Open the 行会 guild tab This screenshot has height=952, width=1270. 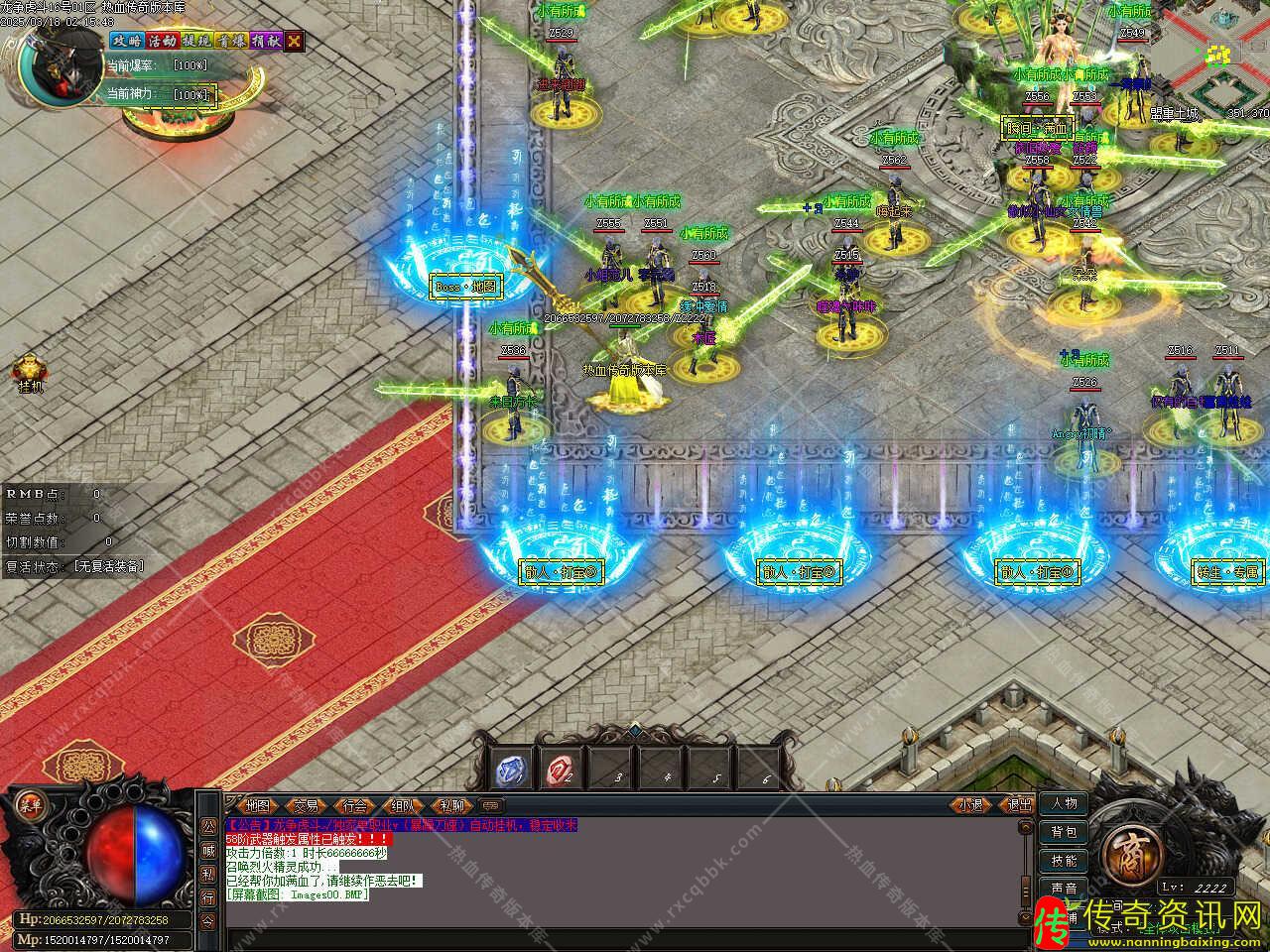[355, 805]
